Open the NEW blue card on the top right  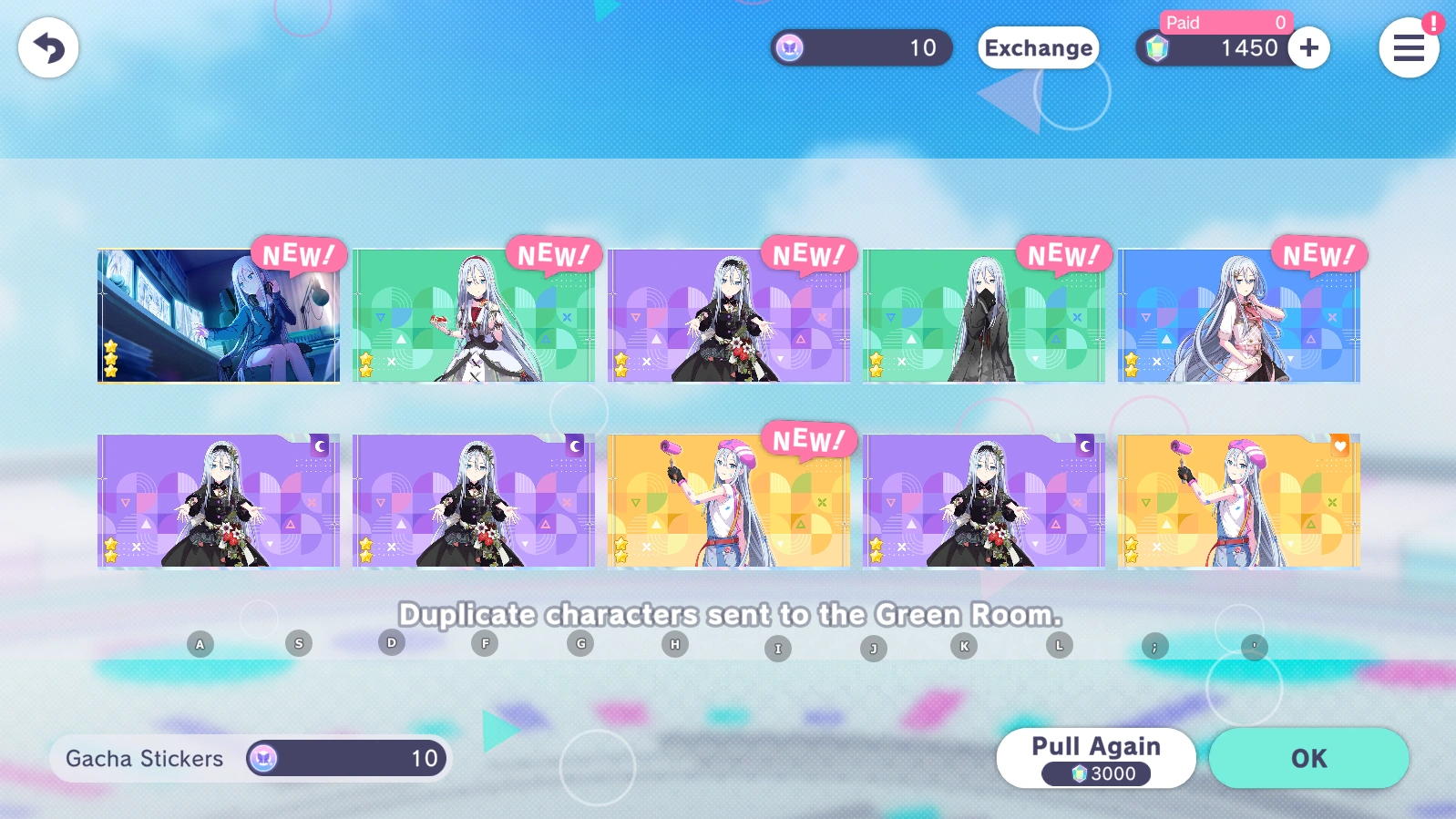(x=1240, y=314)
